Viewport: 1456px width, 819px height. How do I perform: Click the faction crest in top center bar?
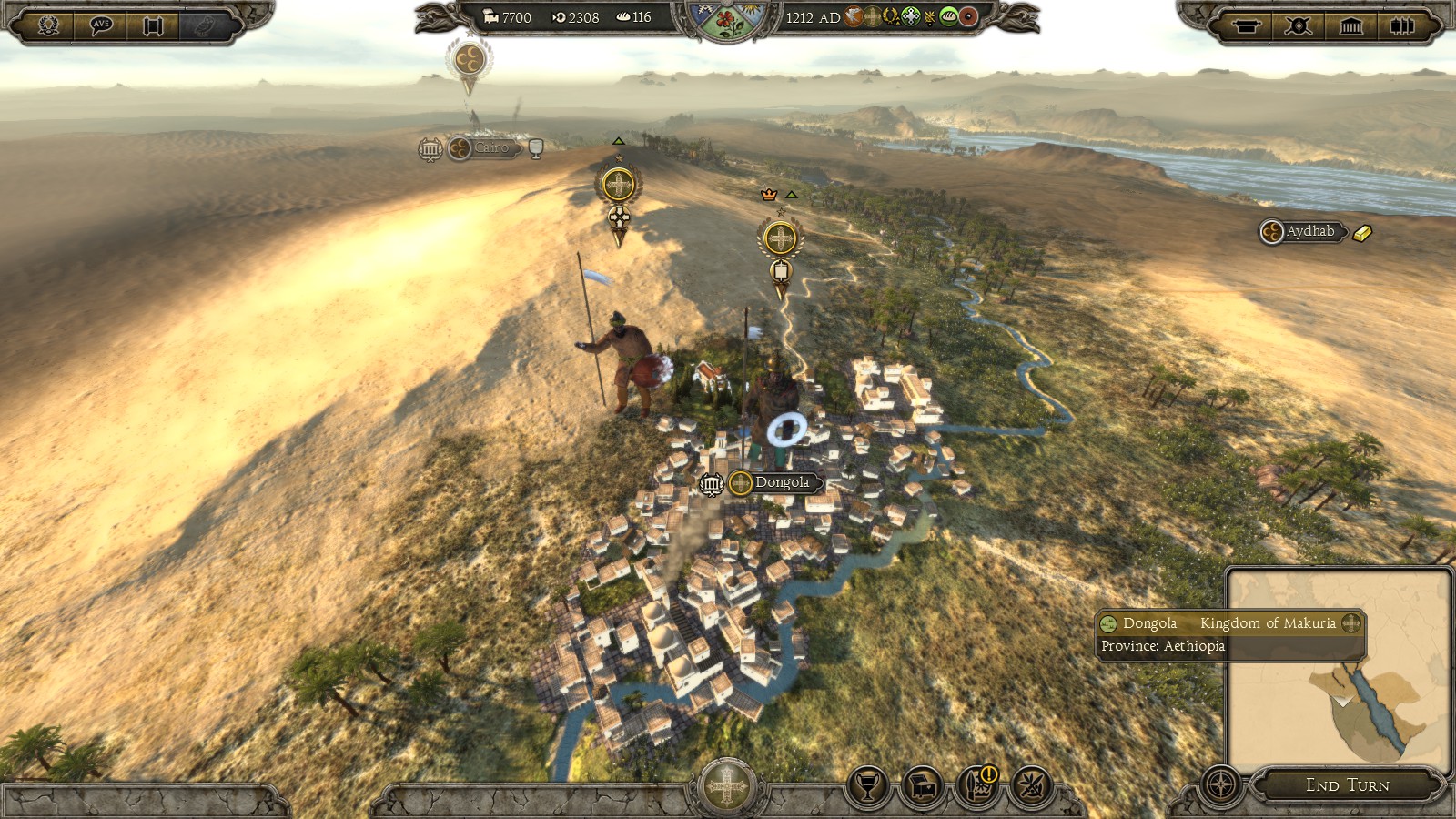pyautogui.click(x=726, y=20)
